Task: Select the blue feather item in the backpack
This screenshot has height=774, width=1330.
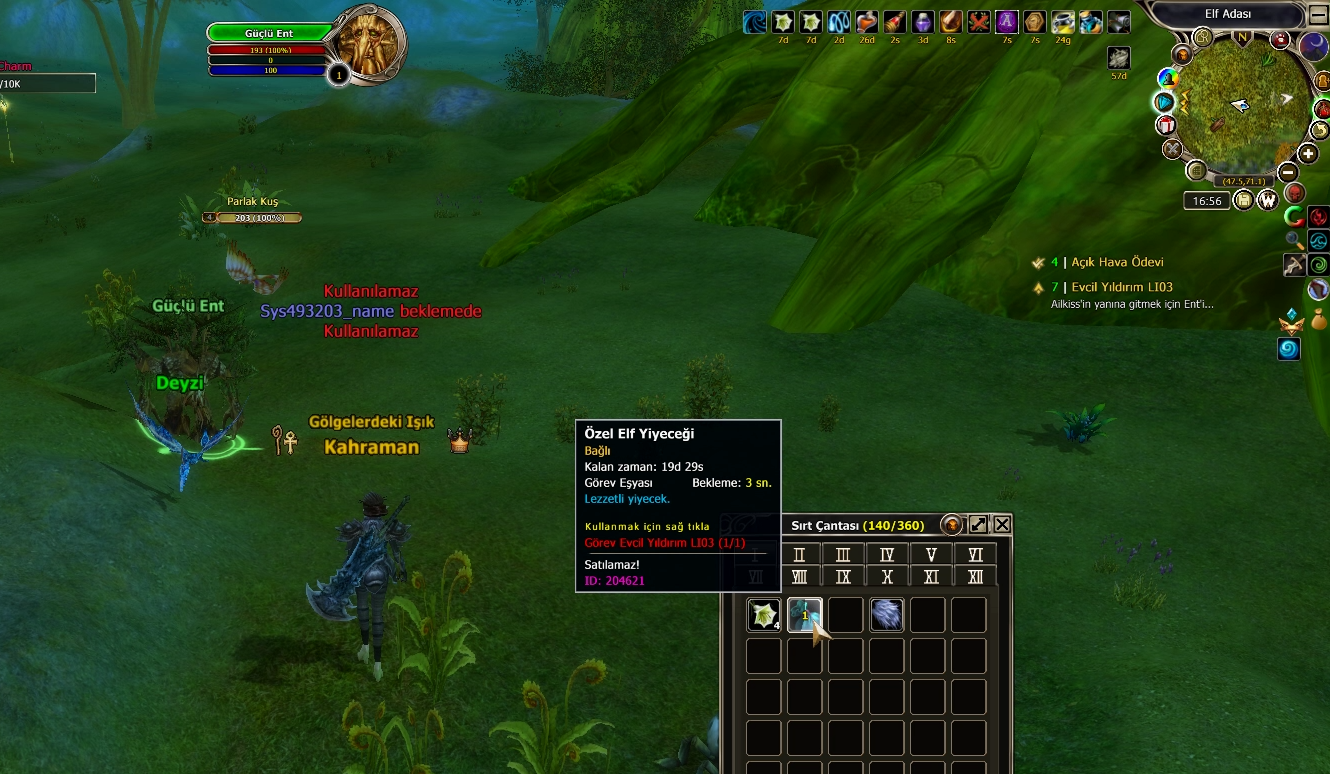Action: 886,615
